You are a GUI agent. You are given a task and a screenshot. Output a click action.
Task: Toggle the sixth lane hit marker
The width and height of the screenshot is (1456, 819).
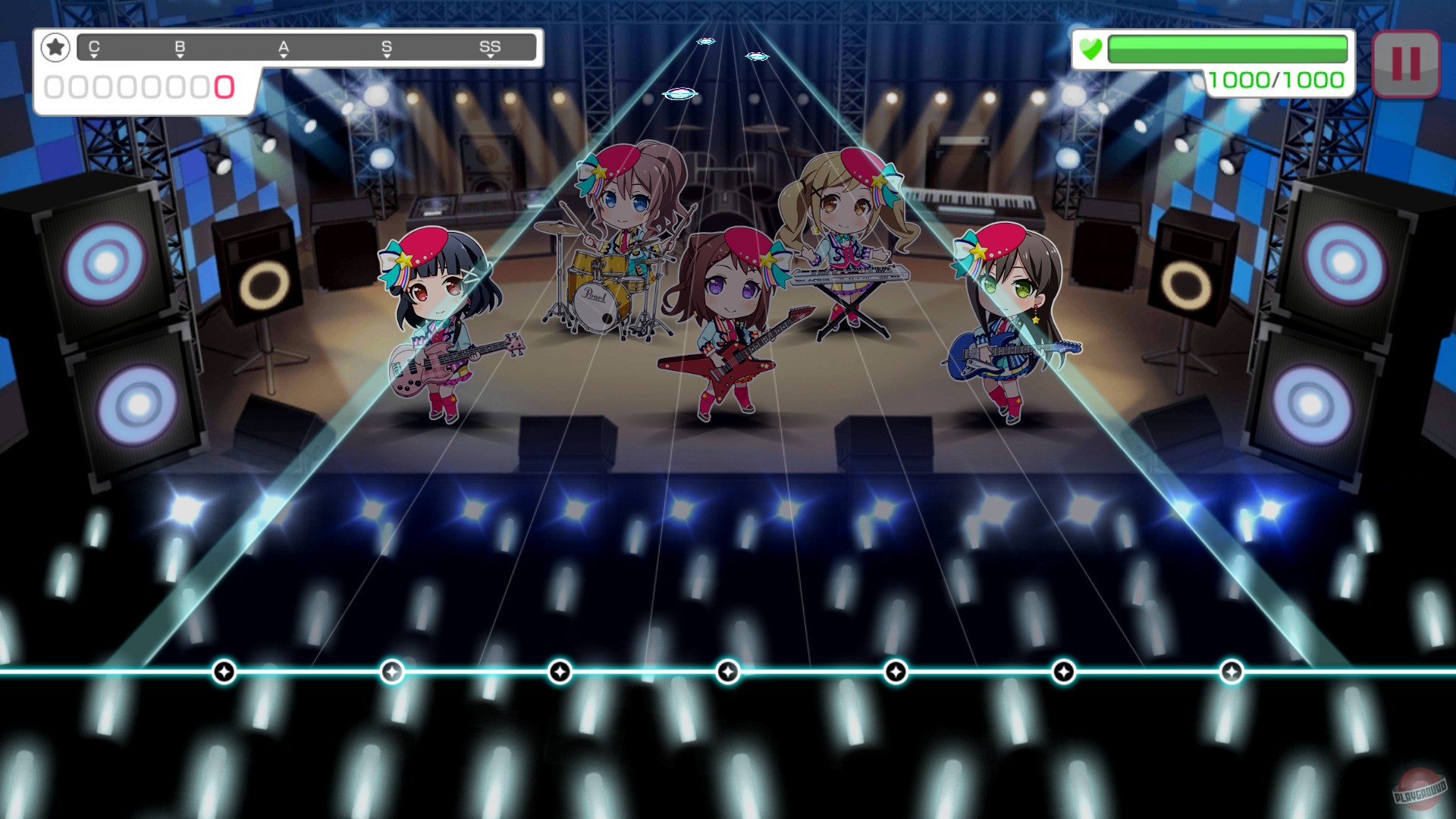pos(1064,671)
